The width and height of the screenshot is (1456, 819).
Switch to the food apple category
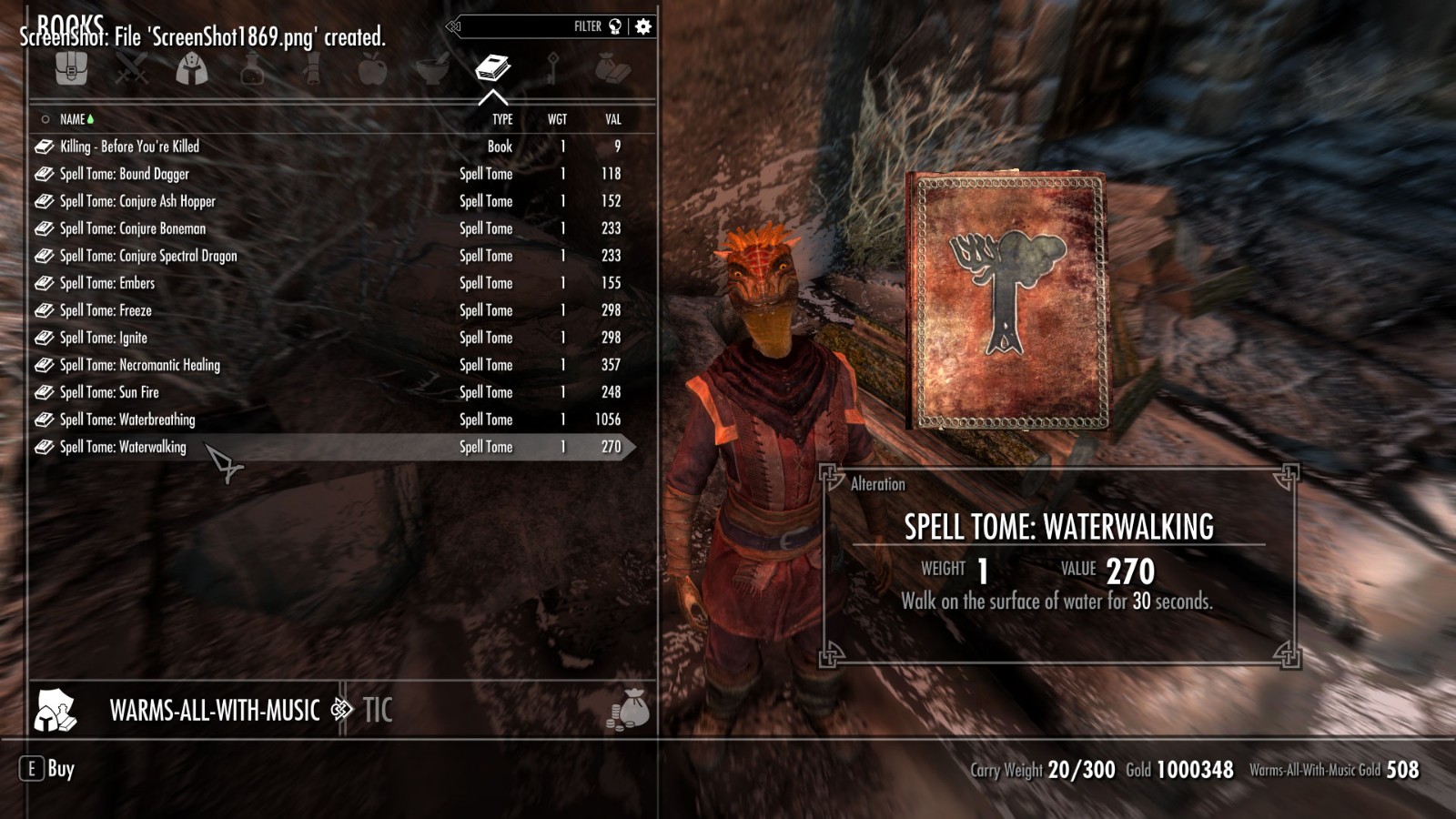pos(372,69)
